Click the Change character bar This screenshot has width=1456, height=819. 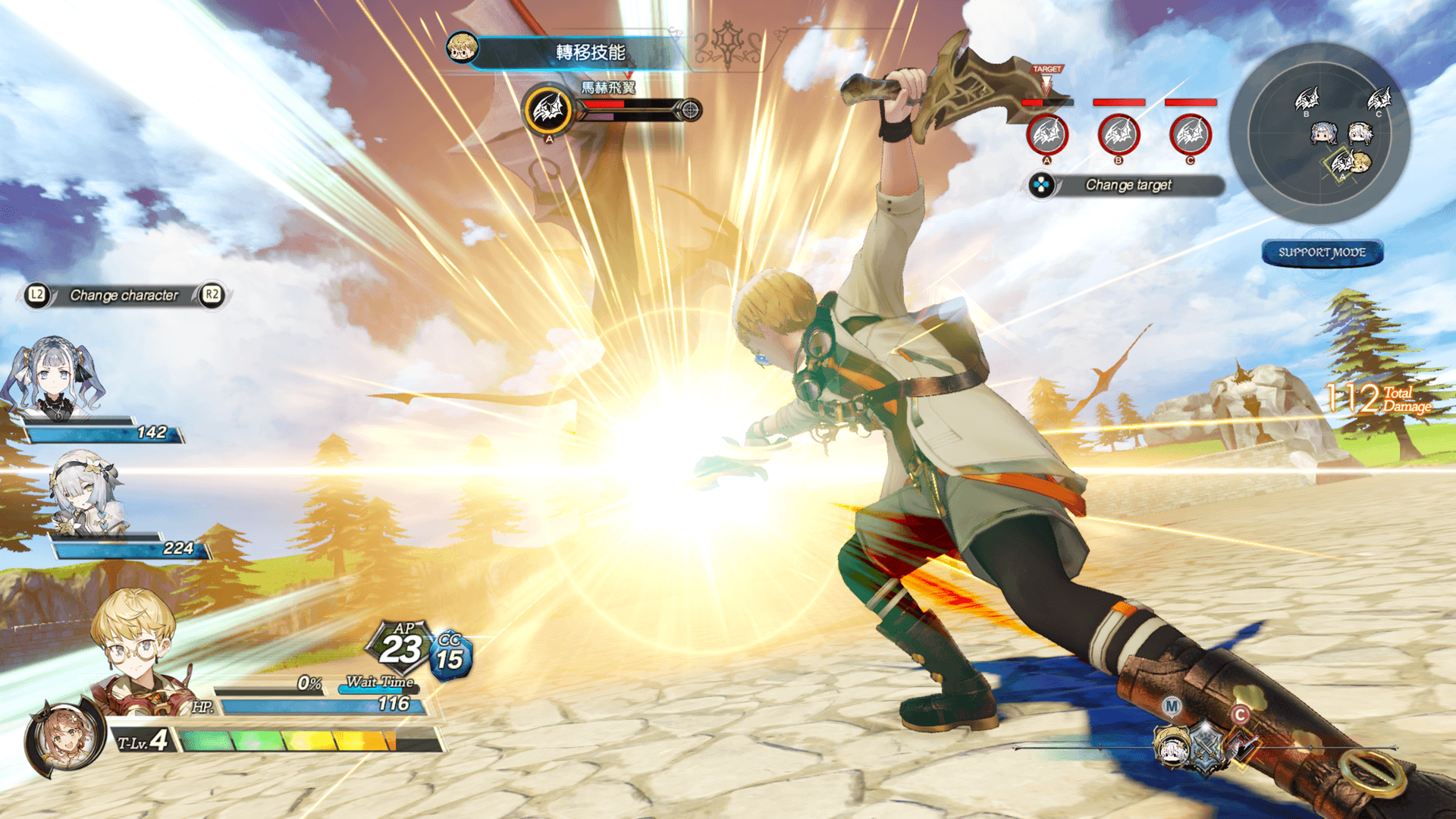(x=124, y=295)
